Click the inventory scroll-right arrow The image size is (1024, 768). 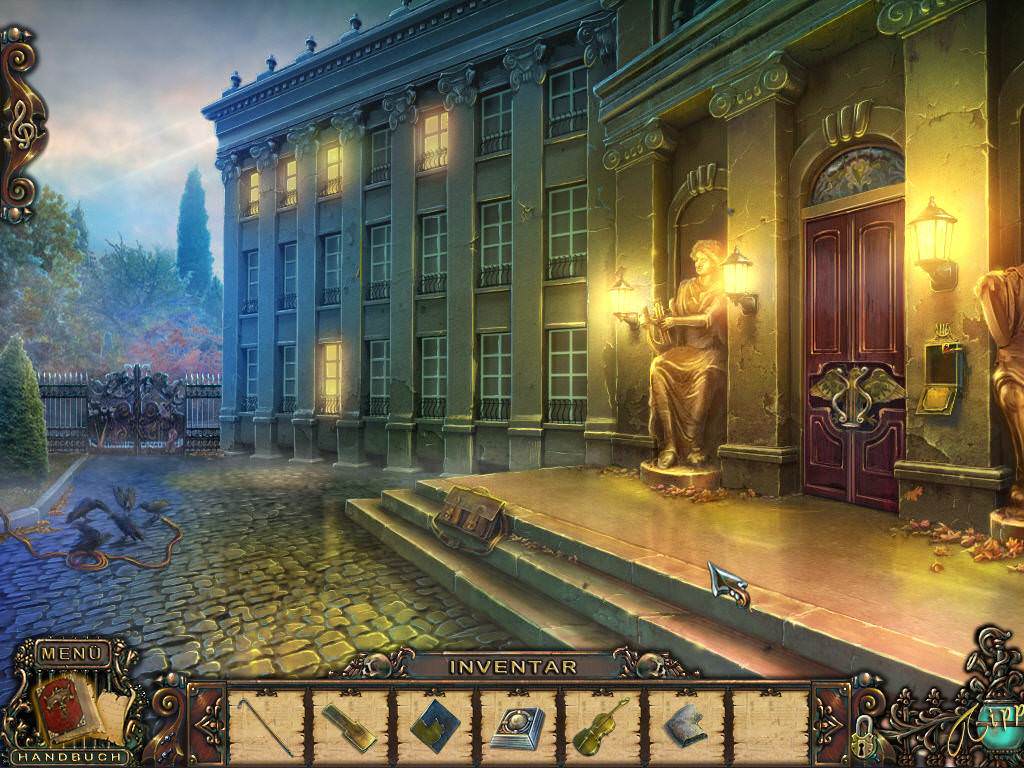click(x=830, y=724)
